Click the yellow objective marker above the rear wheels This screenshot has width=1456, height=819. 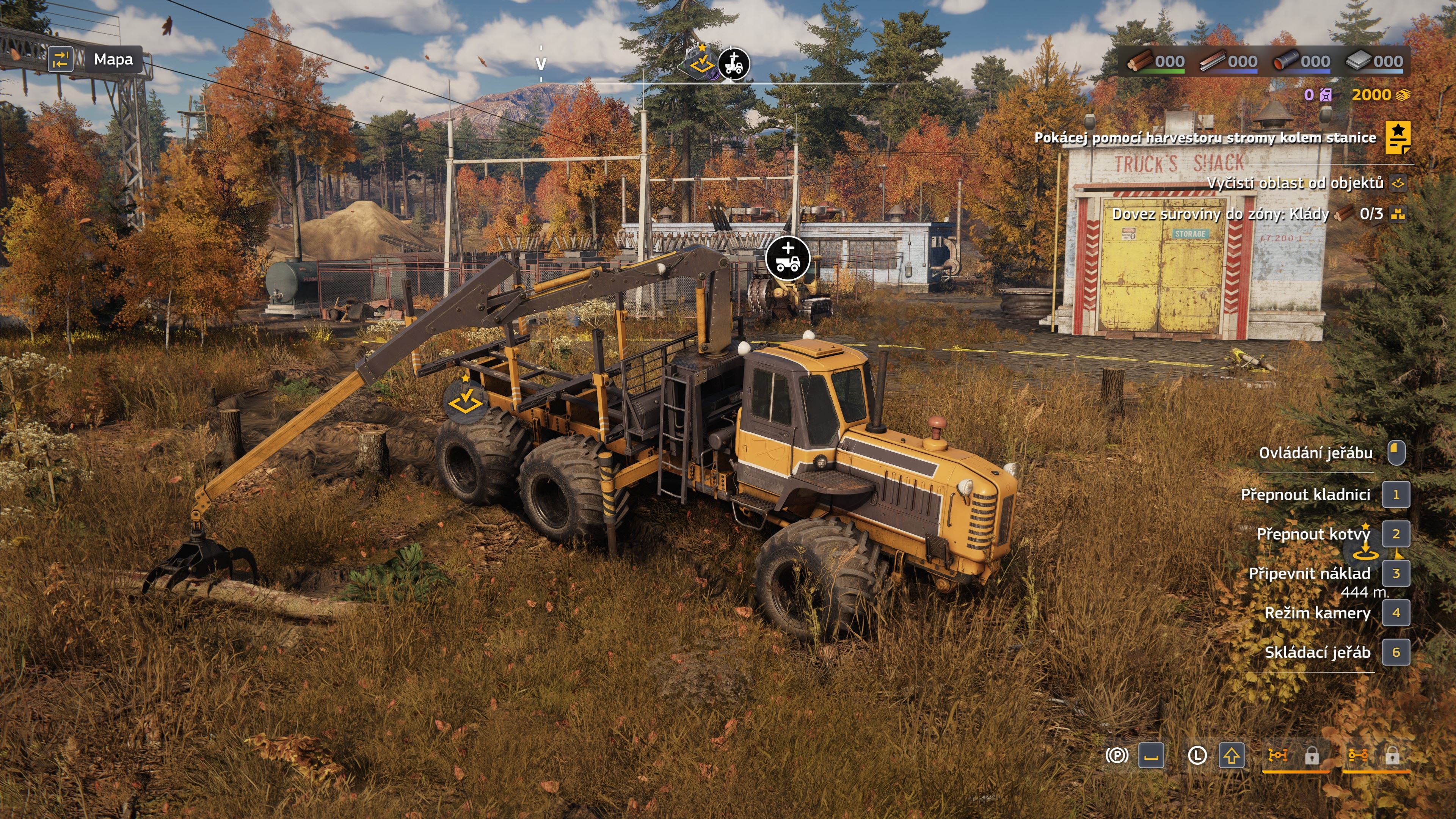click(464, 401)
